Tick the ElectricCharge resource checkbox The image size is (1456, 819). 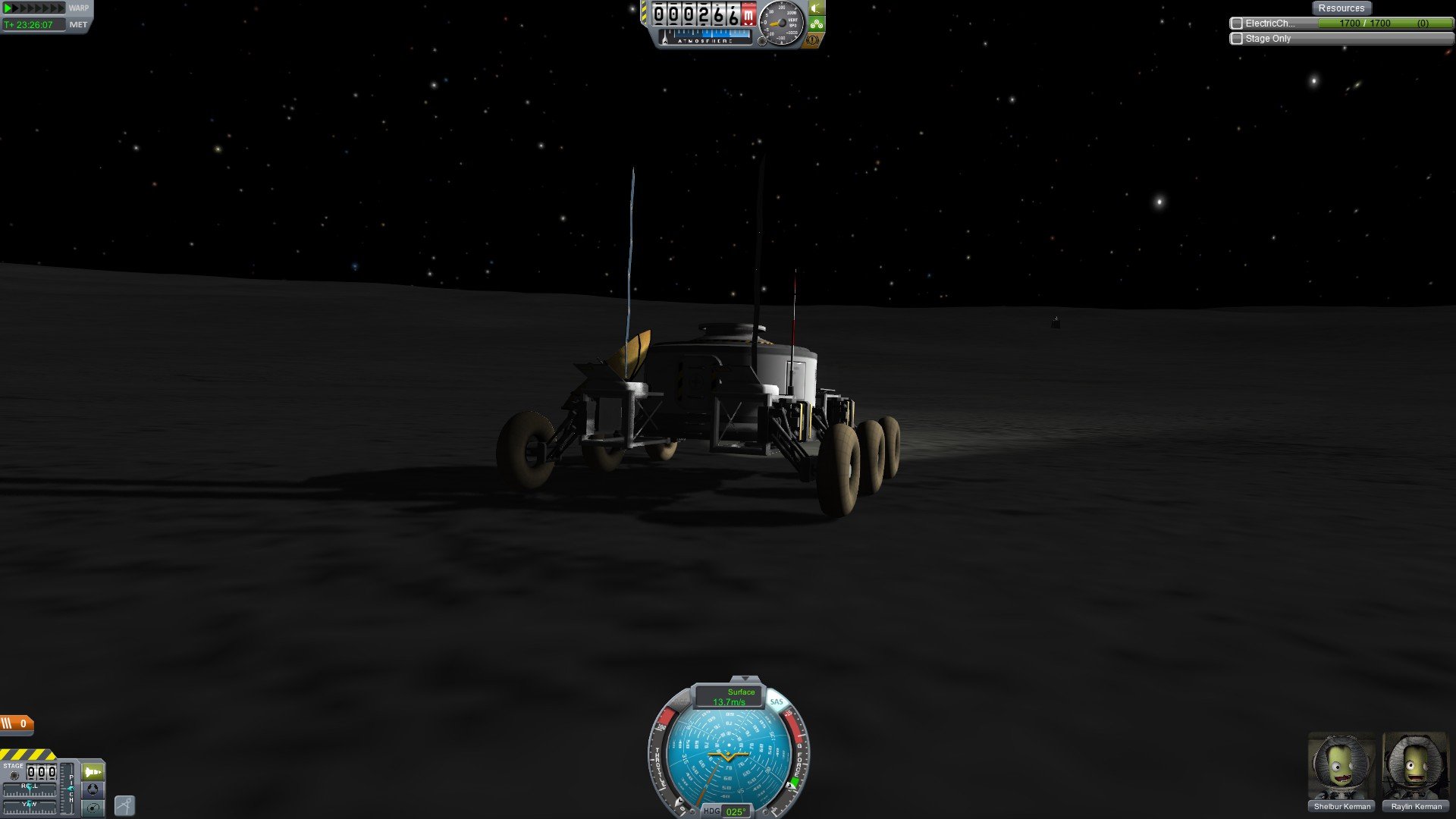click(x=1237, y=24)
